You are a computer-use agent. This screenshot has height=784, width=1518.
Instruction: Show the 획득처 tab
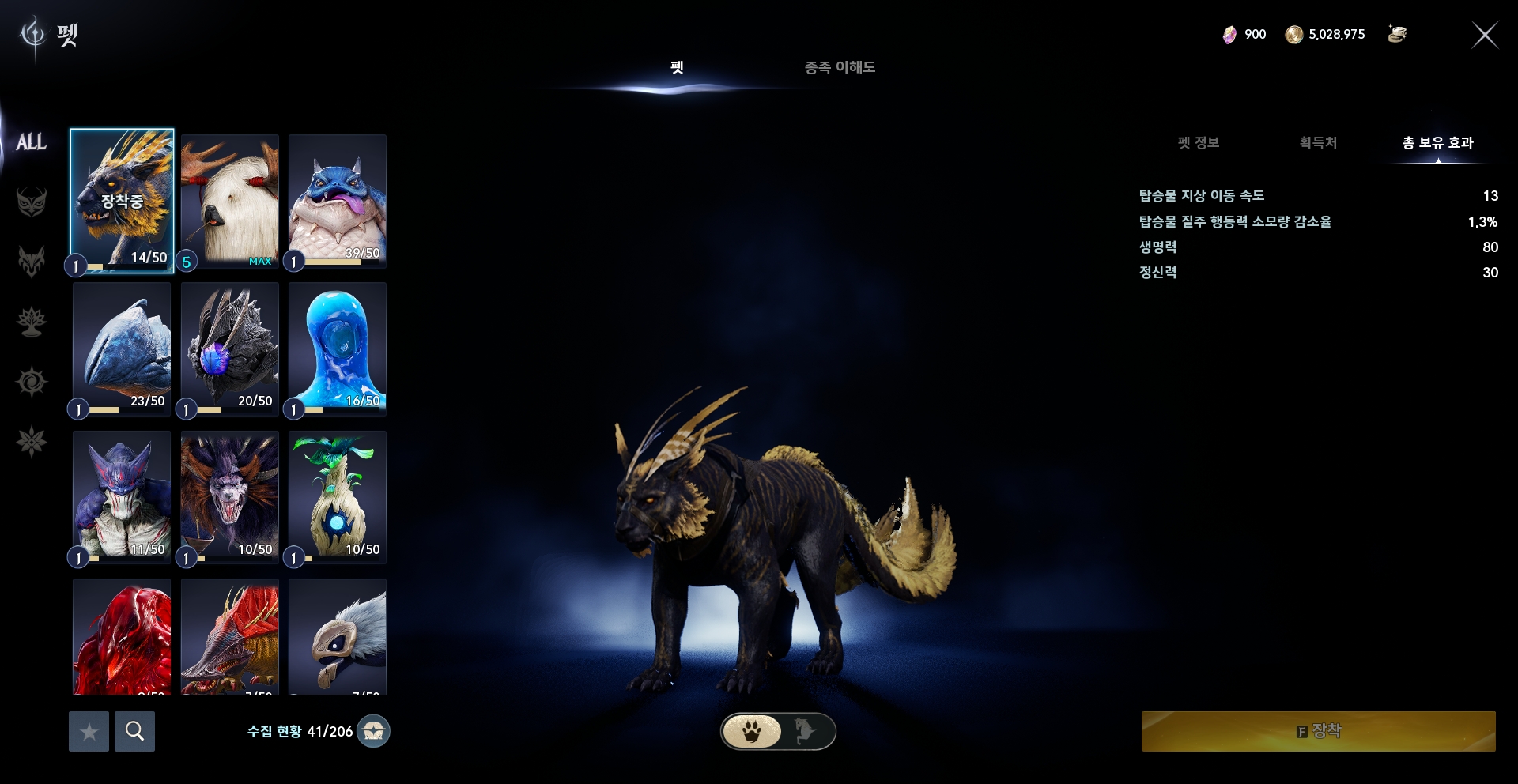pyautogui.click(x=1318, y=142)
